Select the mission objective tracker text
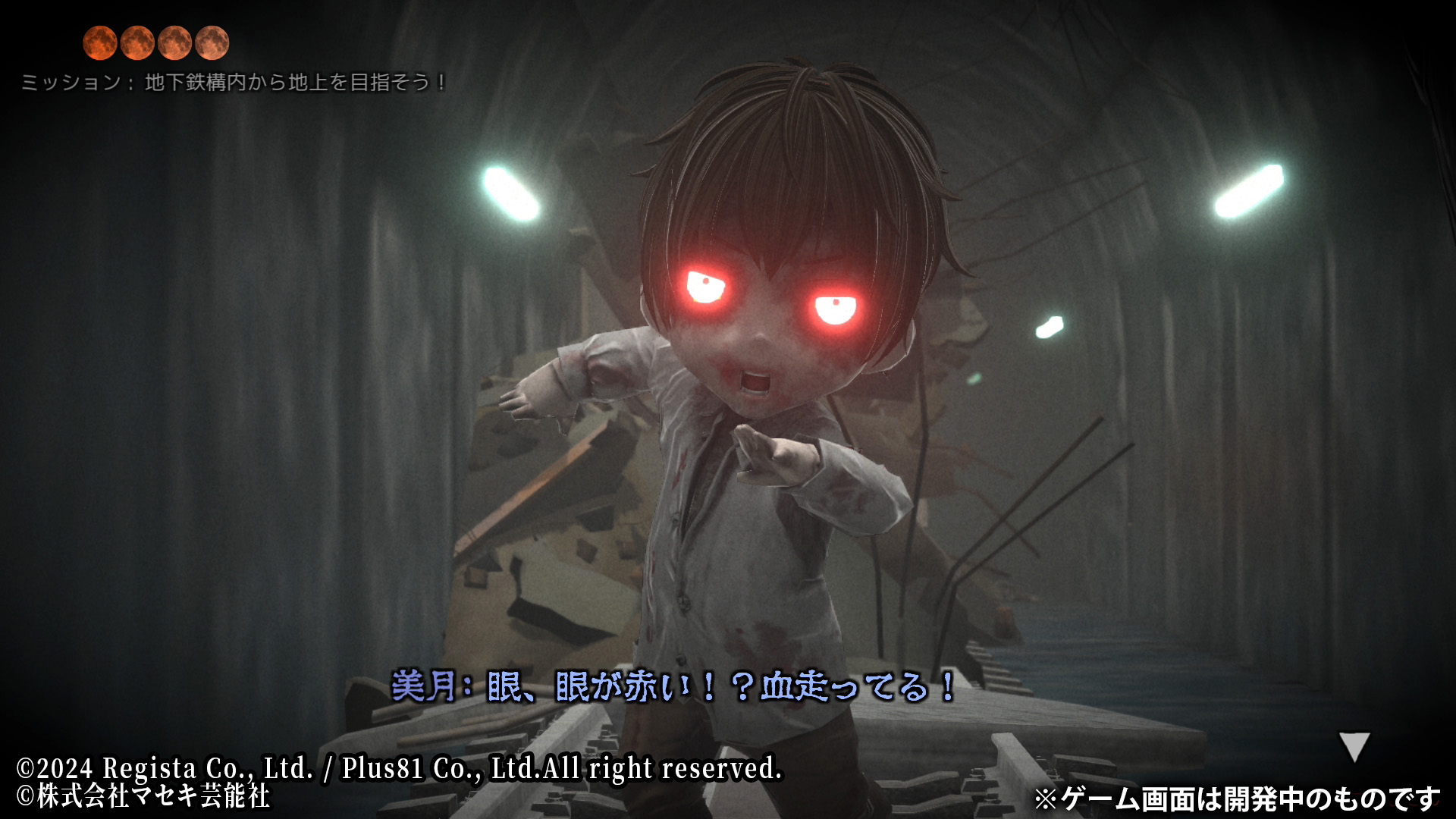Viewport: 1456px width, 819px height. (234, 82)
